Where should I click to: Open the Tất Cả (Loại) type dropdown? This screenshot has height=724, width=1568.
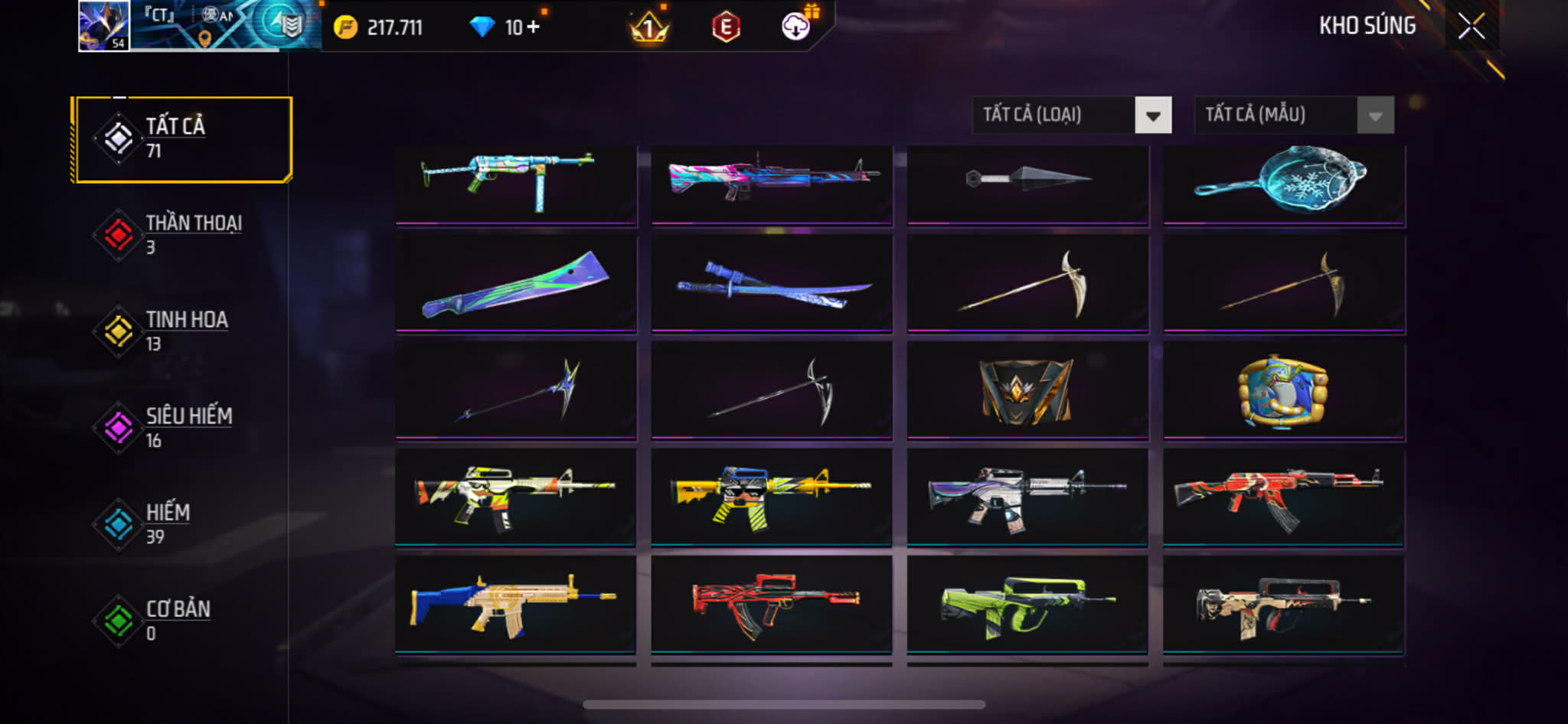tap(1071, 116)
